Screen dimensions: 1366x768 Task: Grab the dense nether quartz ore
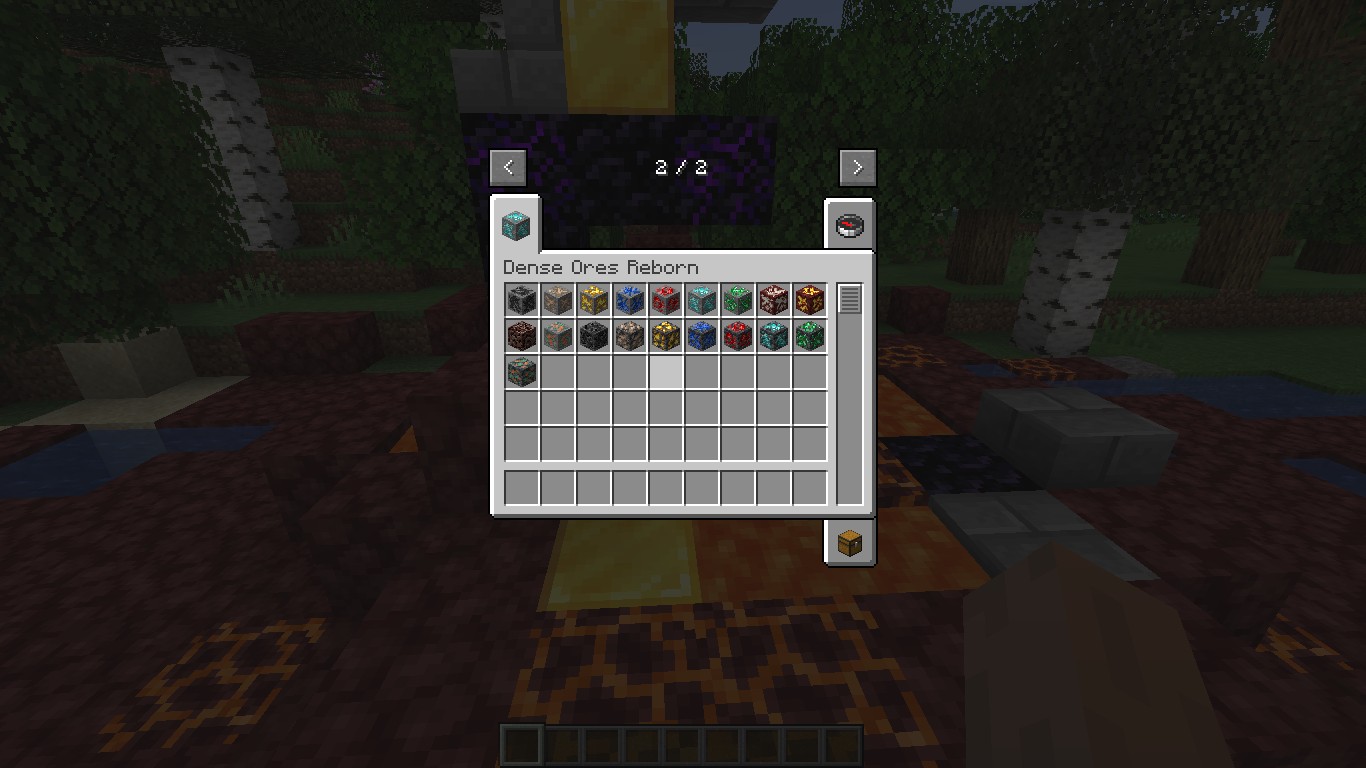tap(774, 300)
